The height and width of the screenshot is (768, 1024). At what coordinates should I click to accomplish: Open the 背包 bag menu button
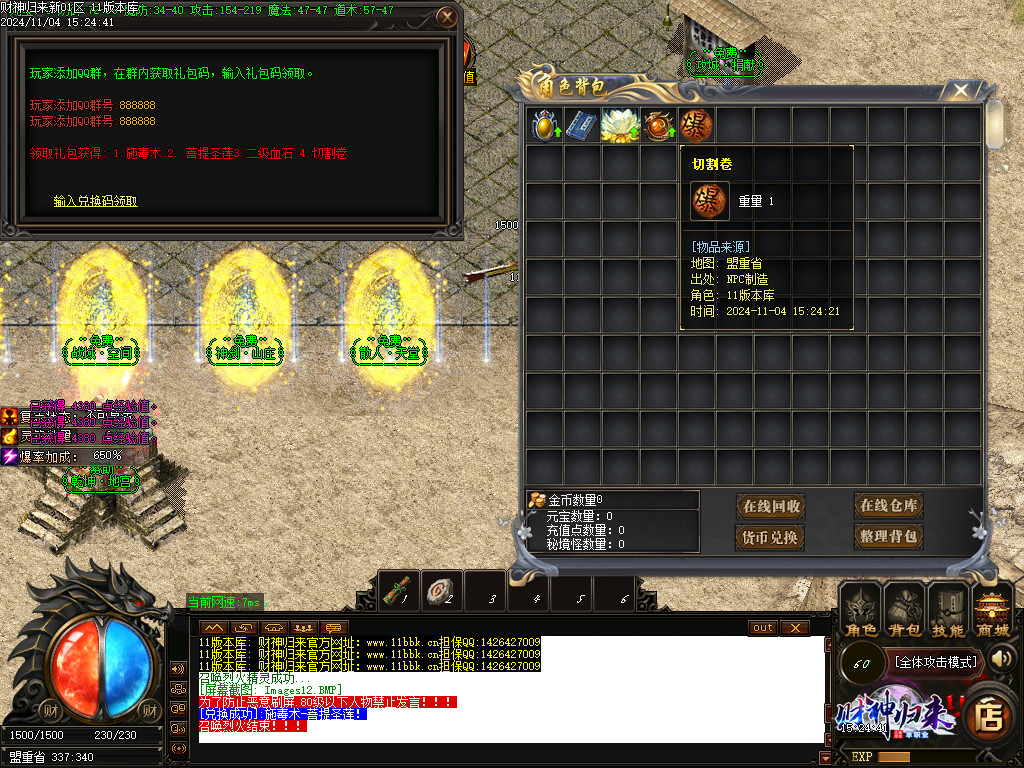coord(904,612)
